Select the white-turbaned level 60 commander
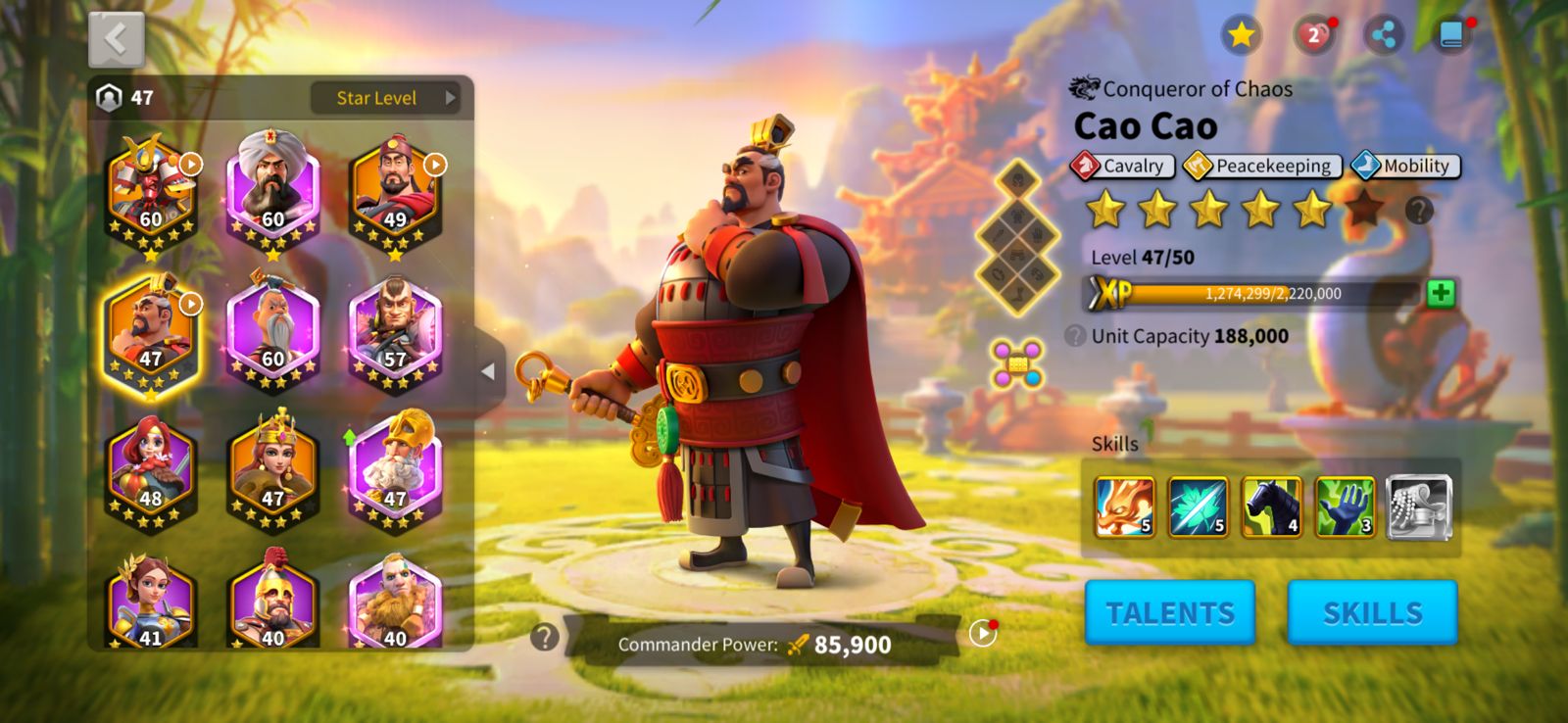This screenshot has height=723, width=1568. [272, 191]
